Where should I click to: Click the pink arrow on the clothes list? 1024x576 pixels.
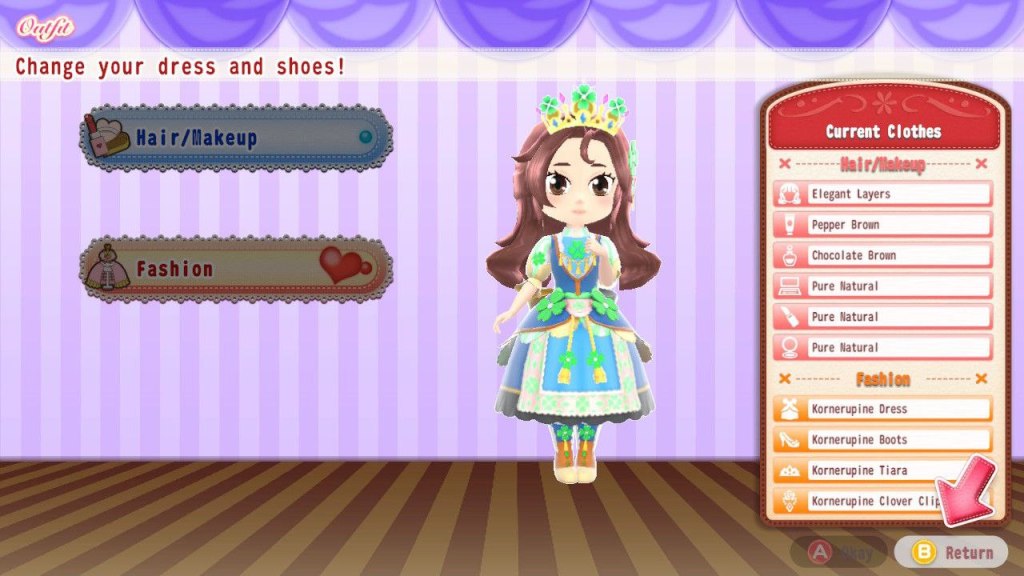pos(962,491)
